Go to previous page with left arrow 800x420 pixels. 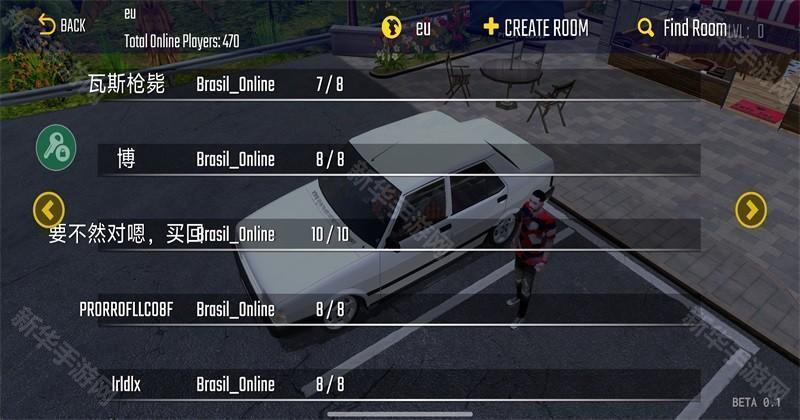(x=49, y=209)
